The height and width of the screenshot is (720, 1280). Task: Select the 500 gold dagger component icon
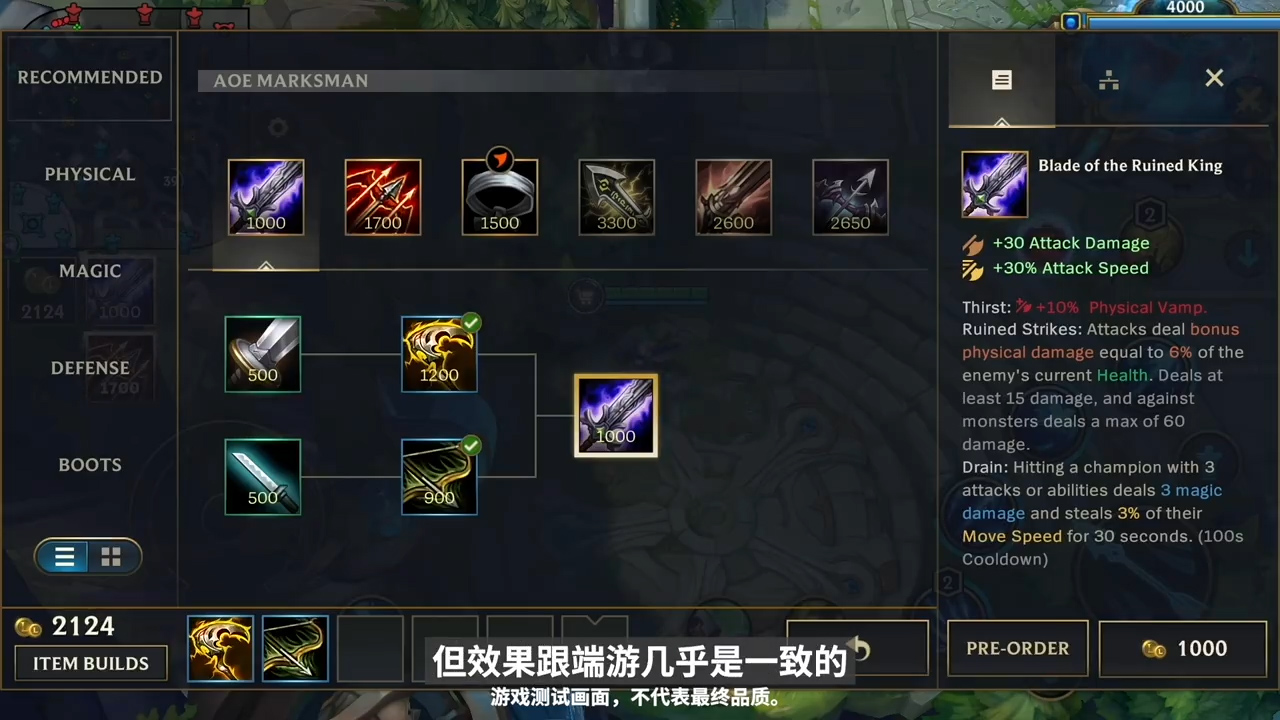pos(262,477)
